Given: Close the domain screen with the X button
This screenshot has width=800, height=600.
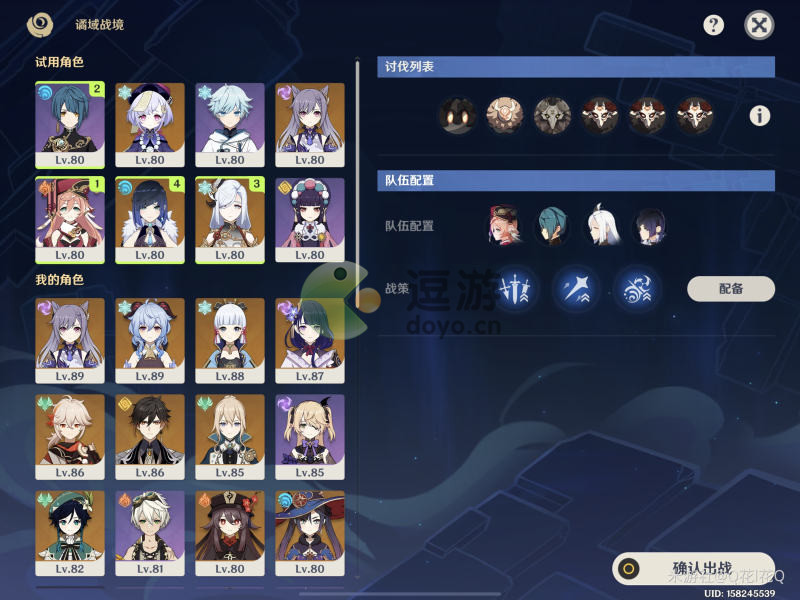Looking at the screenshot, I should [x=760, y=25].
